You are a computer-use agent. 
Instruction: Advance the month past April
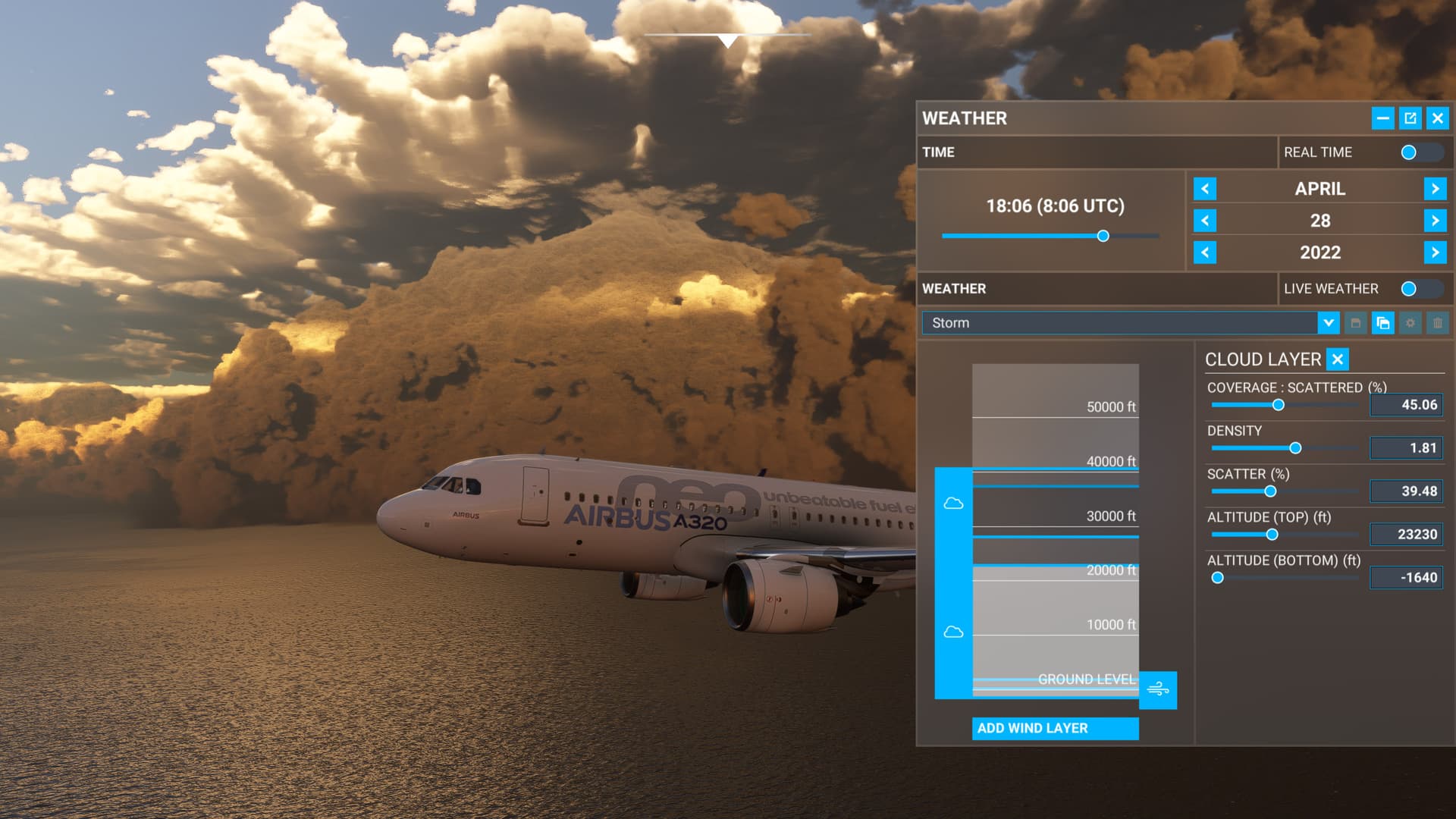tap(1436, 189)
